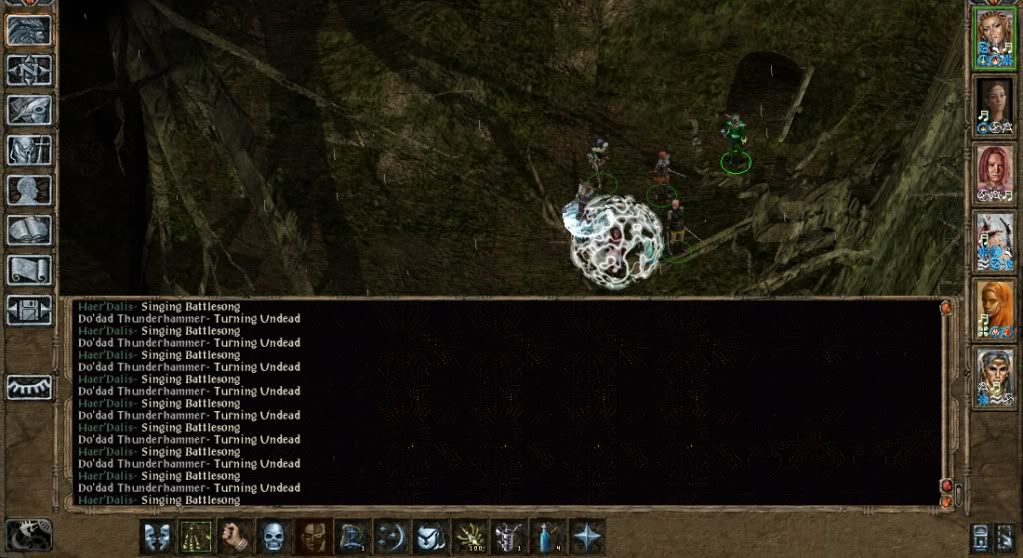Select the orange-haired character portrait
Viewport: 1023px width, 558px height.
994,311
